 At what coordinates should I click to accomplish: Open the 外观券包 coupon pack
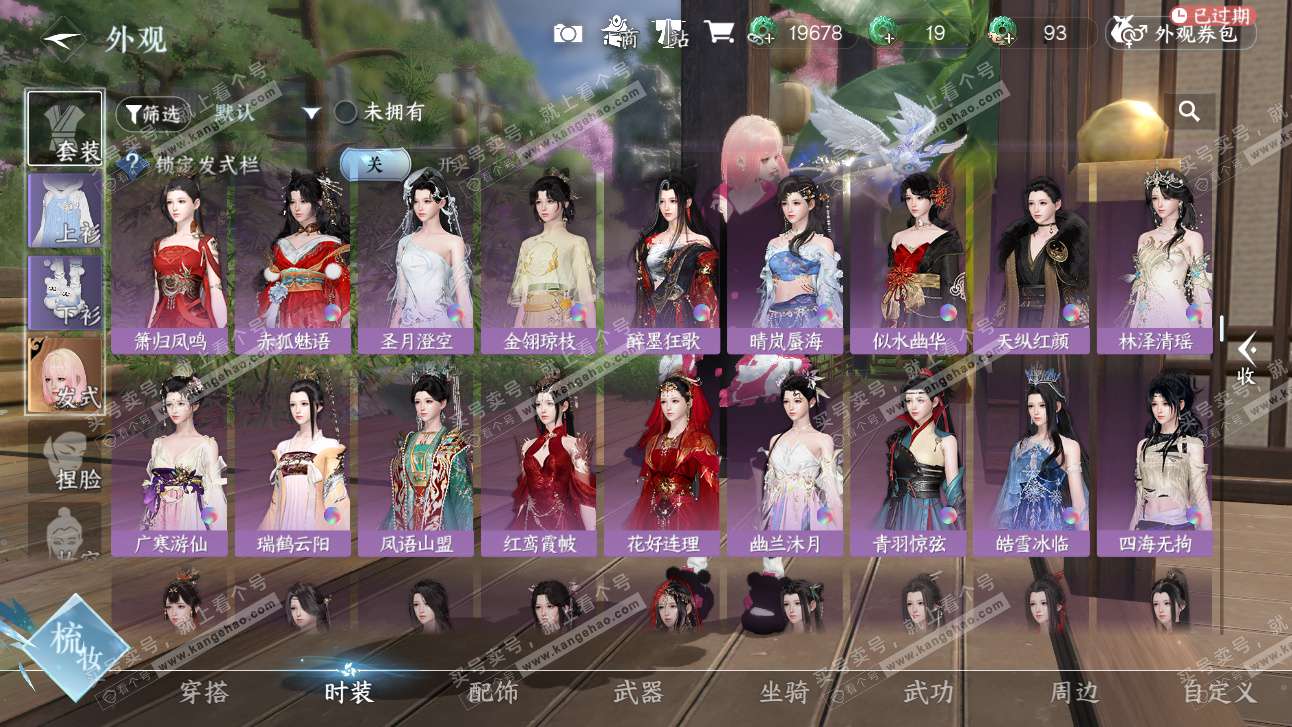point(1181,34)
